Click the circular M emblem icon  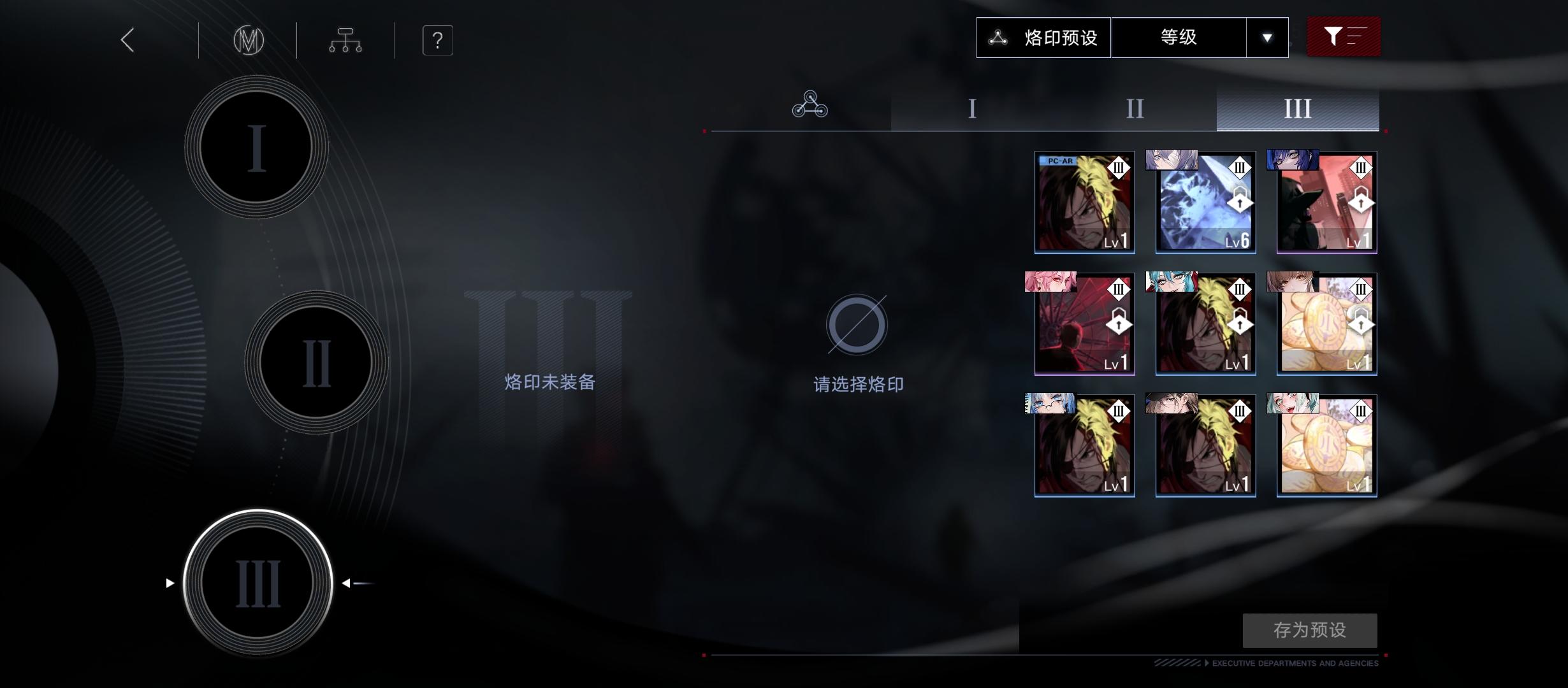(x=249, y=39)
